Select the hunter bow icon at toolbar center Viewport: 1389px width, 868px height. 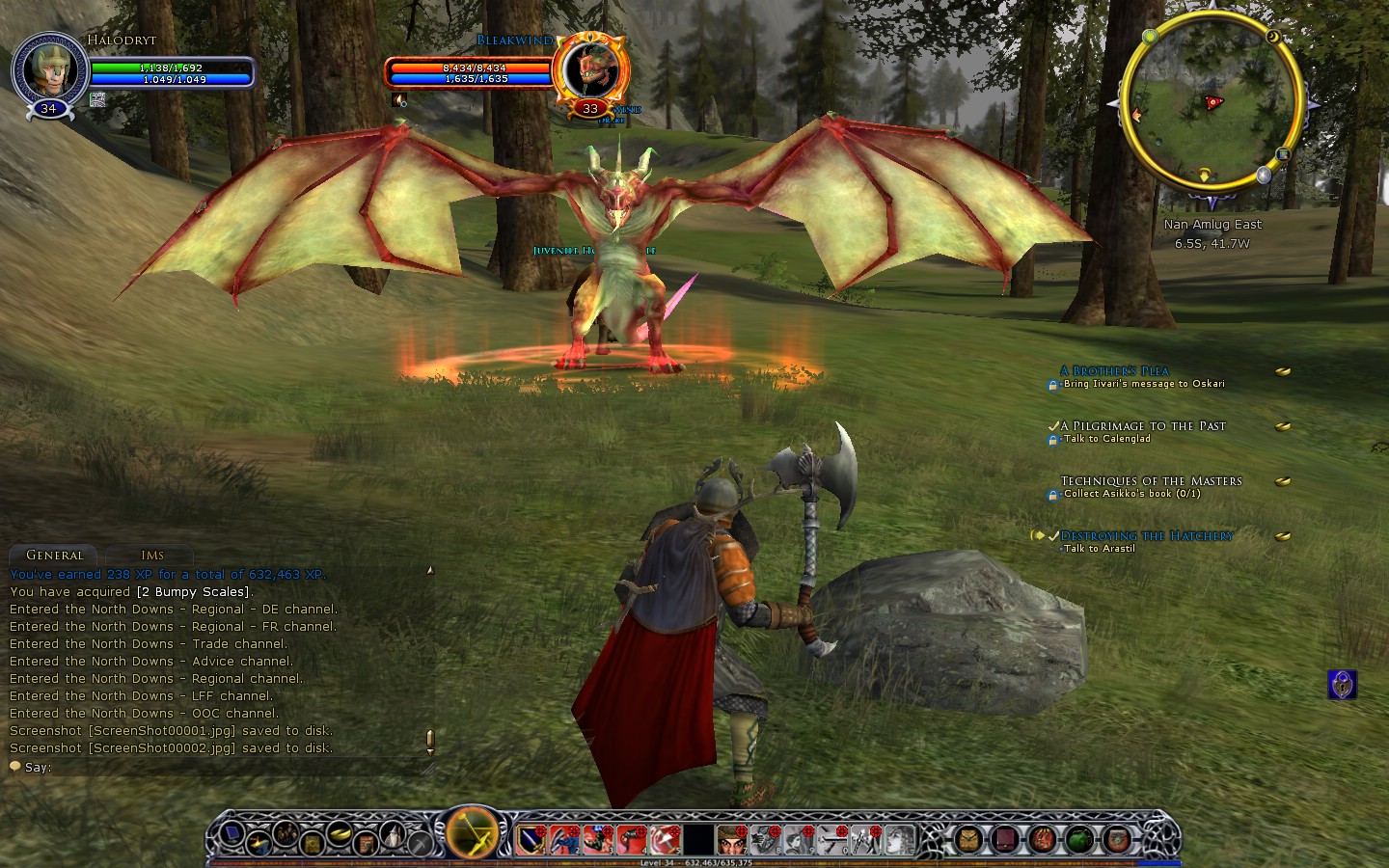point(470,833)
